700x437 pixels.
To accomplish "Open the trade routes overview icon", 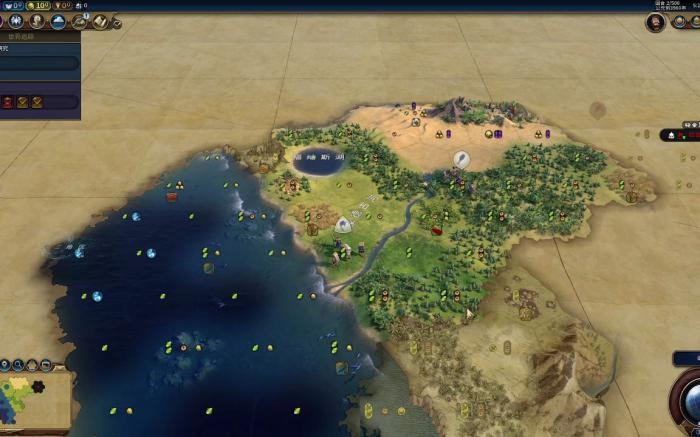I will click(80, 21).
